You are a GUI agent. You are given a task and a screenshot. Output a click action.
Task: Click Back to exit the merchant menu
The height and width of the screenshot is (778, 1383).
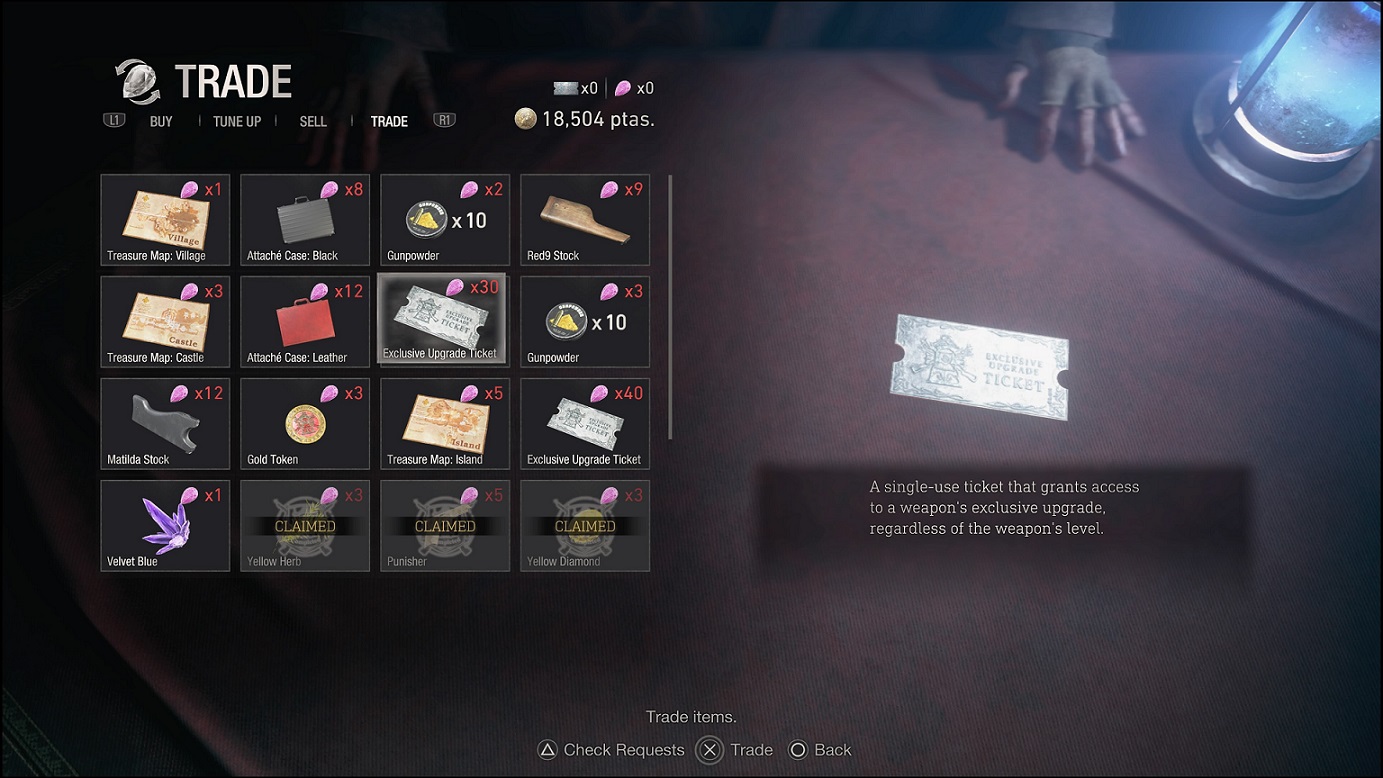tap(820, 749)
